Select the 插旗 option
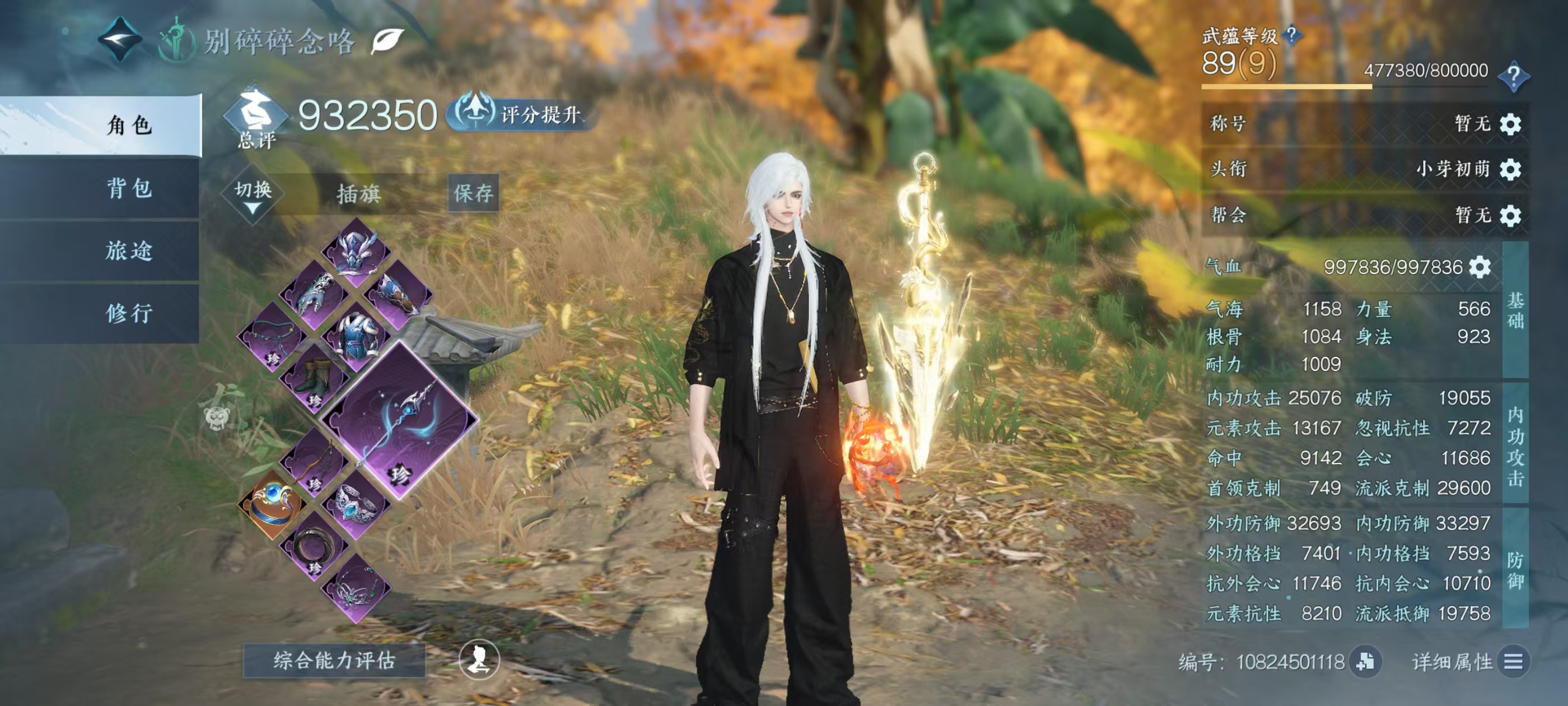This screenshot has height=706, width=1568. pos(358,194)
